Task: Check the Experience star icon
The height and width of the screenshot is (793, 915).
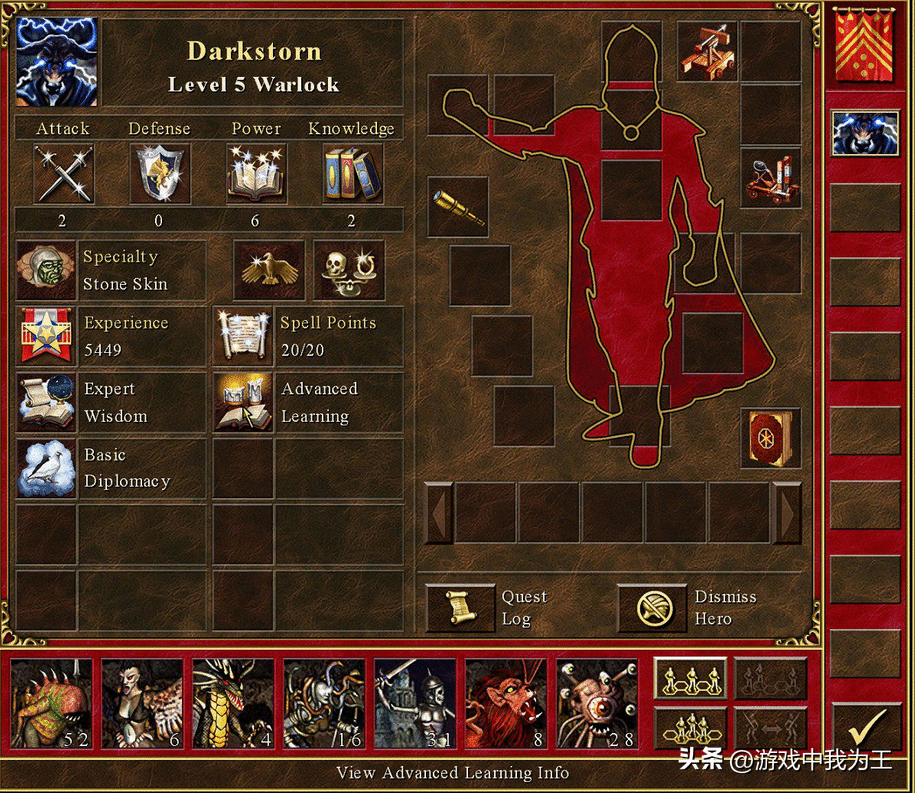Action: pyautogui.click(x=47, y=336)
